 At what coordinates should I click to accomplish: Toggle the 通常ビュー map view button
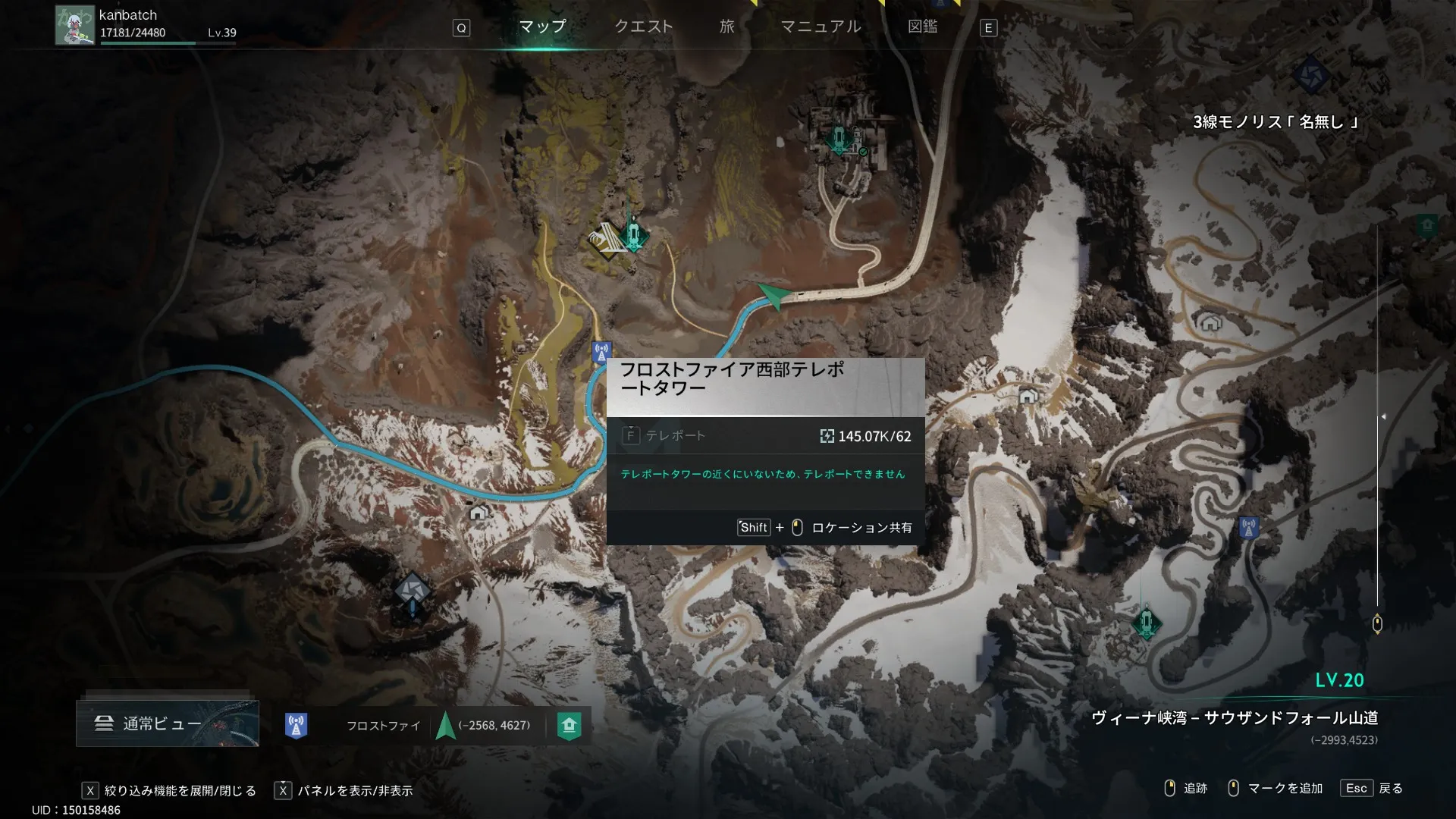(x=168, y=723)
